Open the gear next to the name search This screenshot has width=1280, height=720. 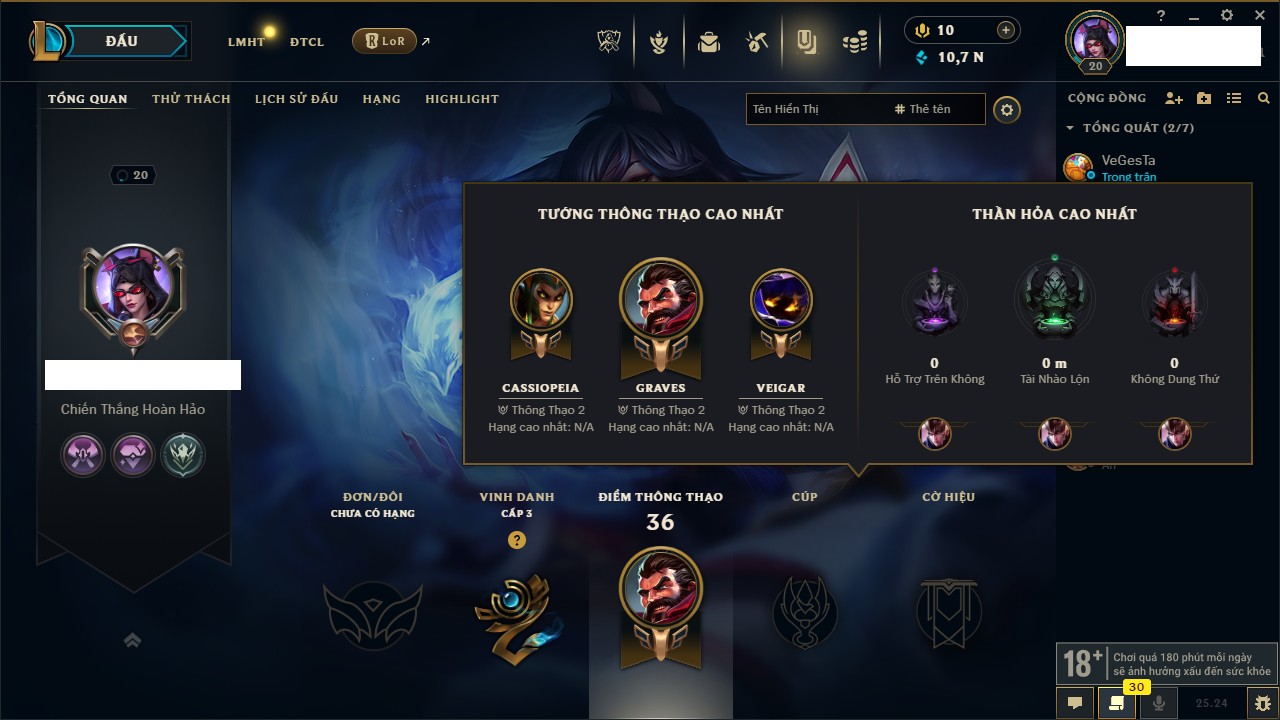click(x=1007, y=110)
